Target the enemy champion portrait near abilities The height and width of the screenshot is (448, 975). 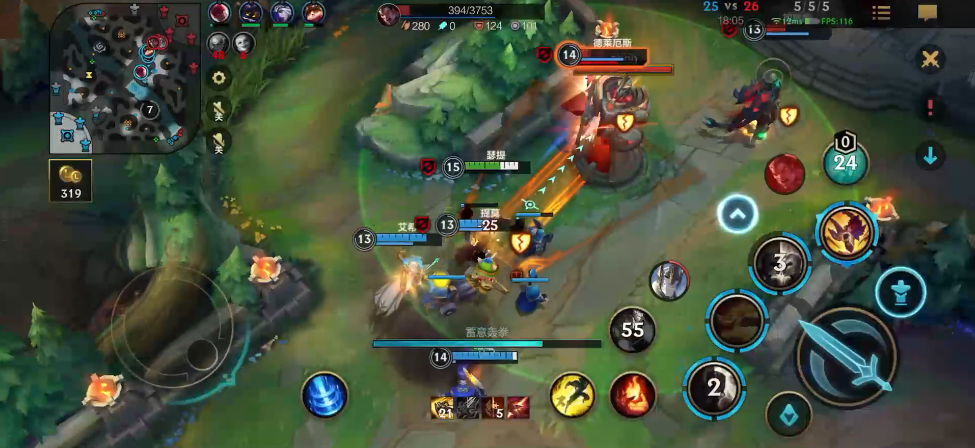(668, 281)
